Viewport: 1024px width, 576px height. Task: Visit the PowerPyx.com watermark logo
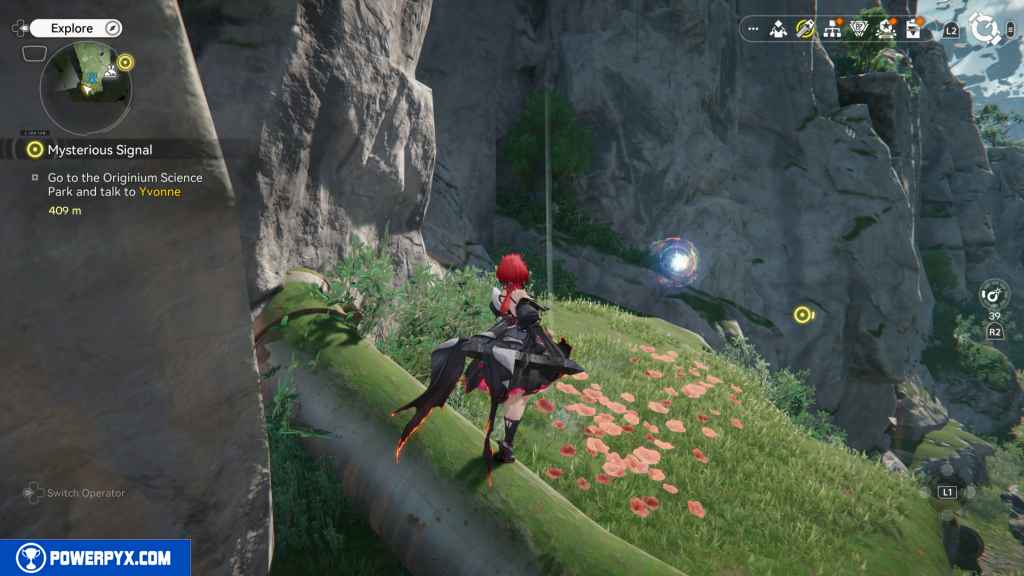point(95,558)
